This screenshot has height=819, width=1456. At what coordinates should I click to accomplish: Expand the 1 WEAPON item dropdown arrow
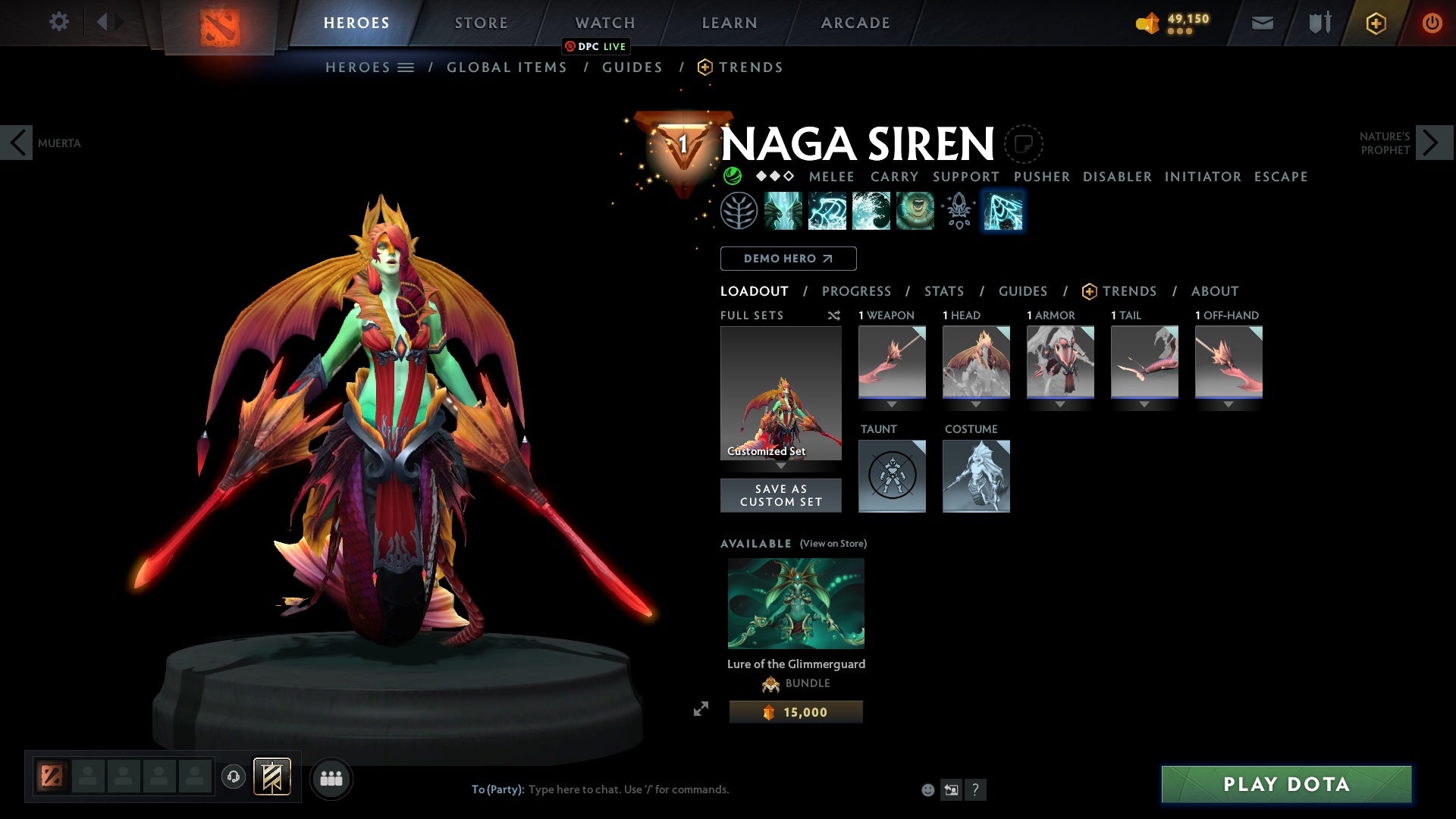tap(892, 404)
